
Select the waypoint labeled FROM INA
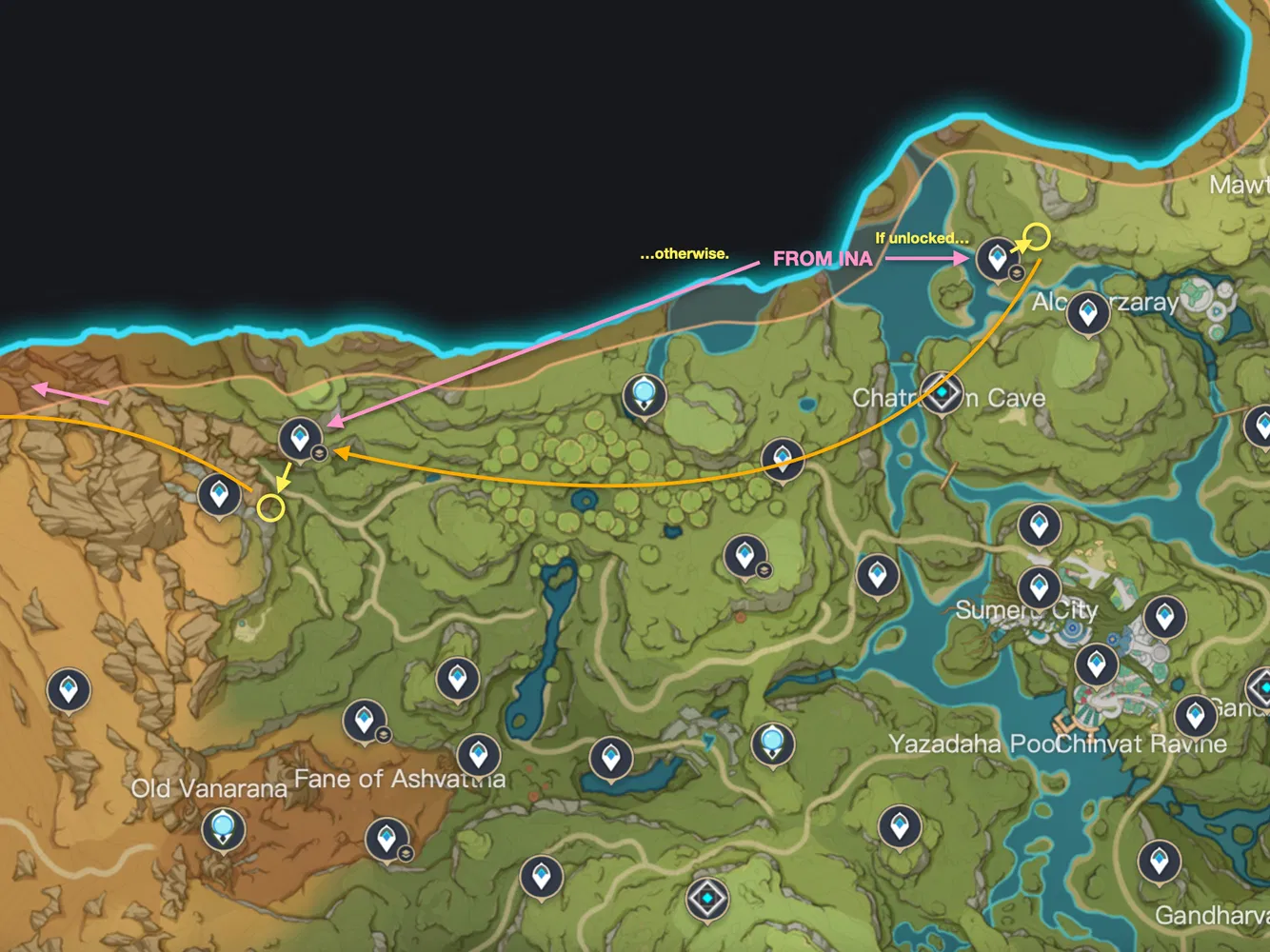pyautogui.click(x=995, y=255)
